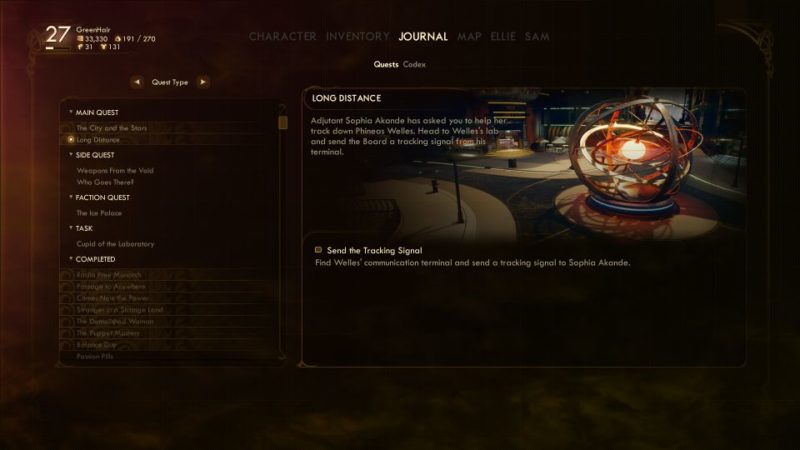The height and width of the screenshot is (450, 800).
Task: Click the quest list scrollbar handle
Action: (283, 122)
